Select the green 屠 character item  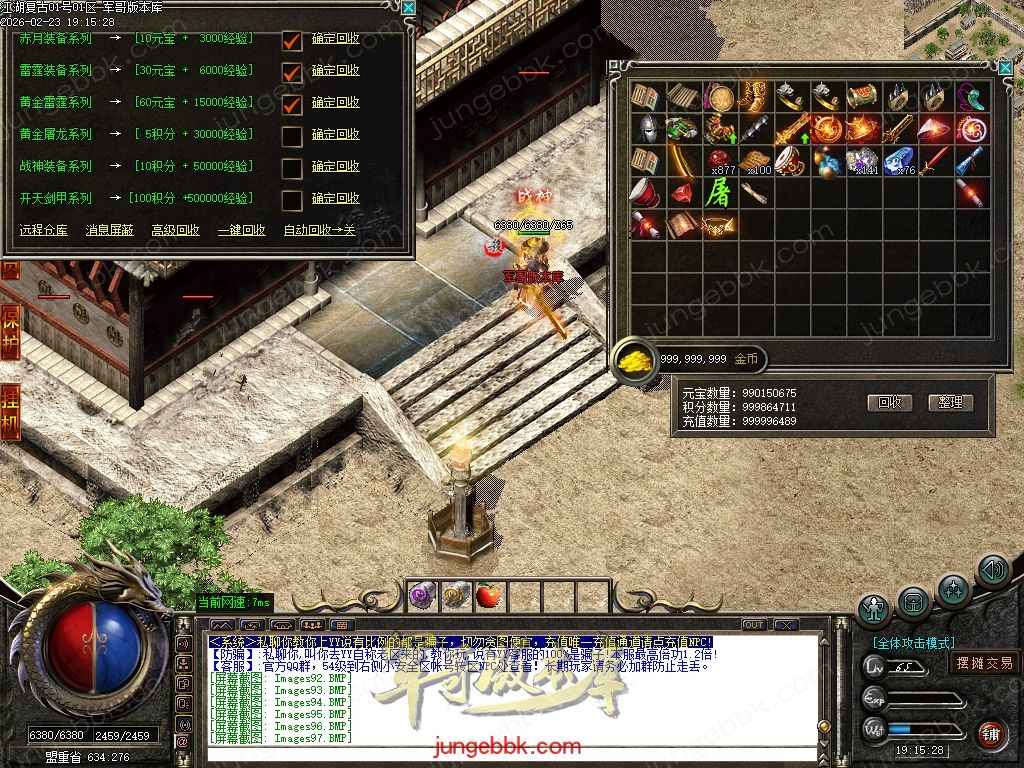click(718, 192)
